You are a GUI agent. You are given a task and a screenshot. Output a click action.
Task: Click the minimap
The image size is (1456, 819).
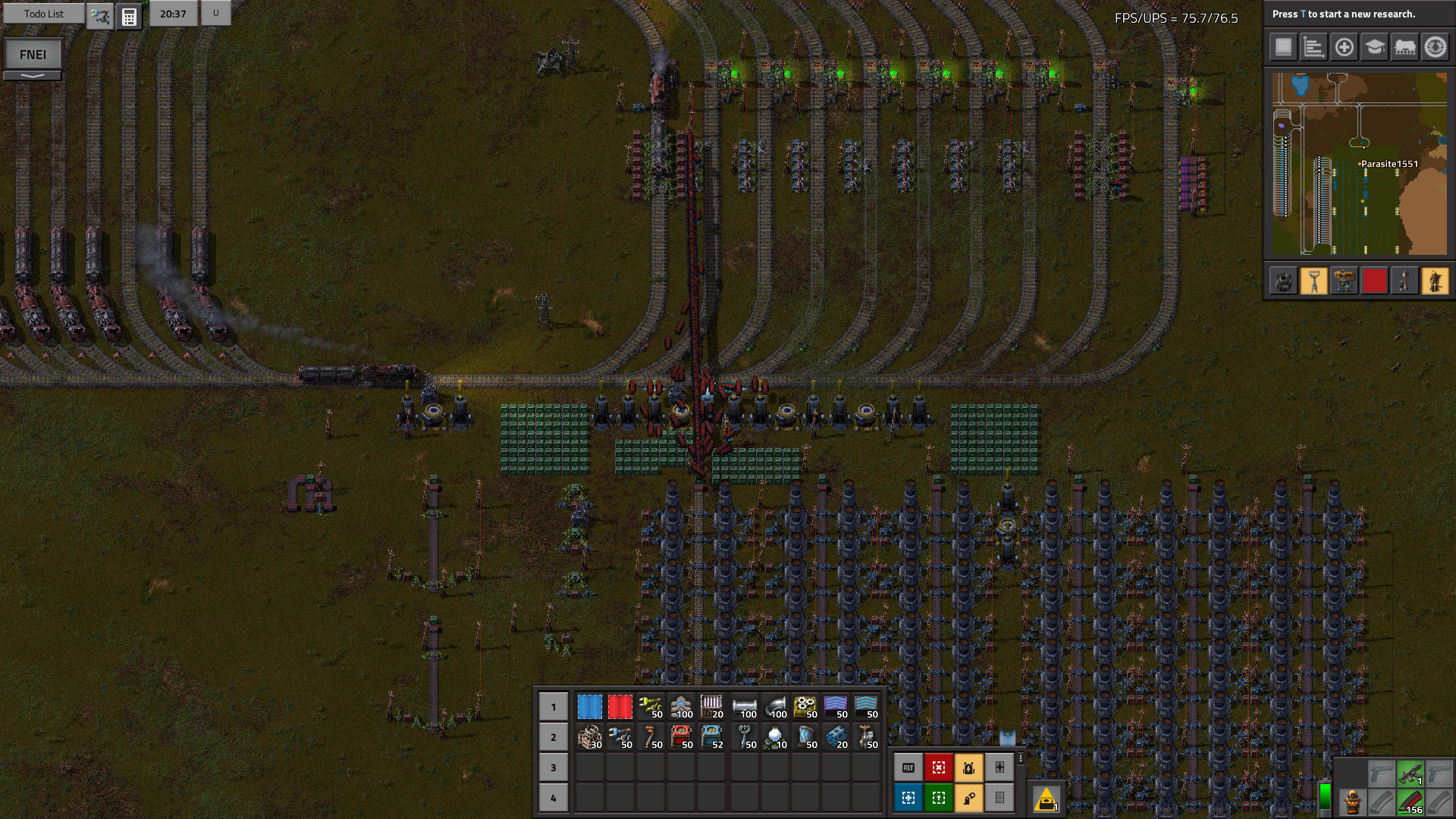tap(1359, 164)
